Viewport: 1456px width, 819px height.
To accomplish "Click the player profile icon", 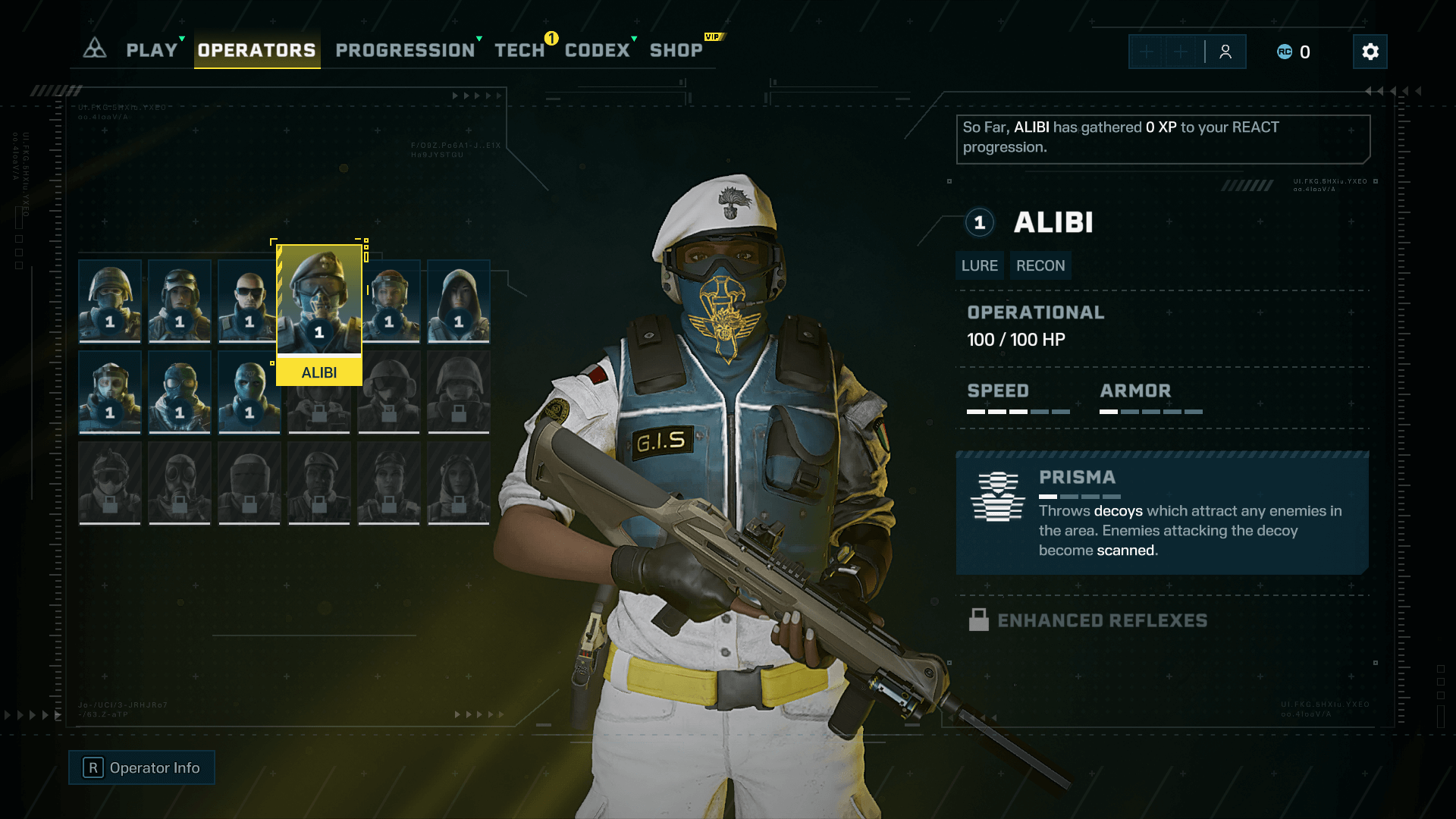I will tap(1225, 52).
